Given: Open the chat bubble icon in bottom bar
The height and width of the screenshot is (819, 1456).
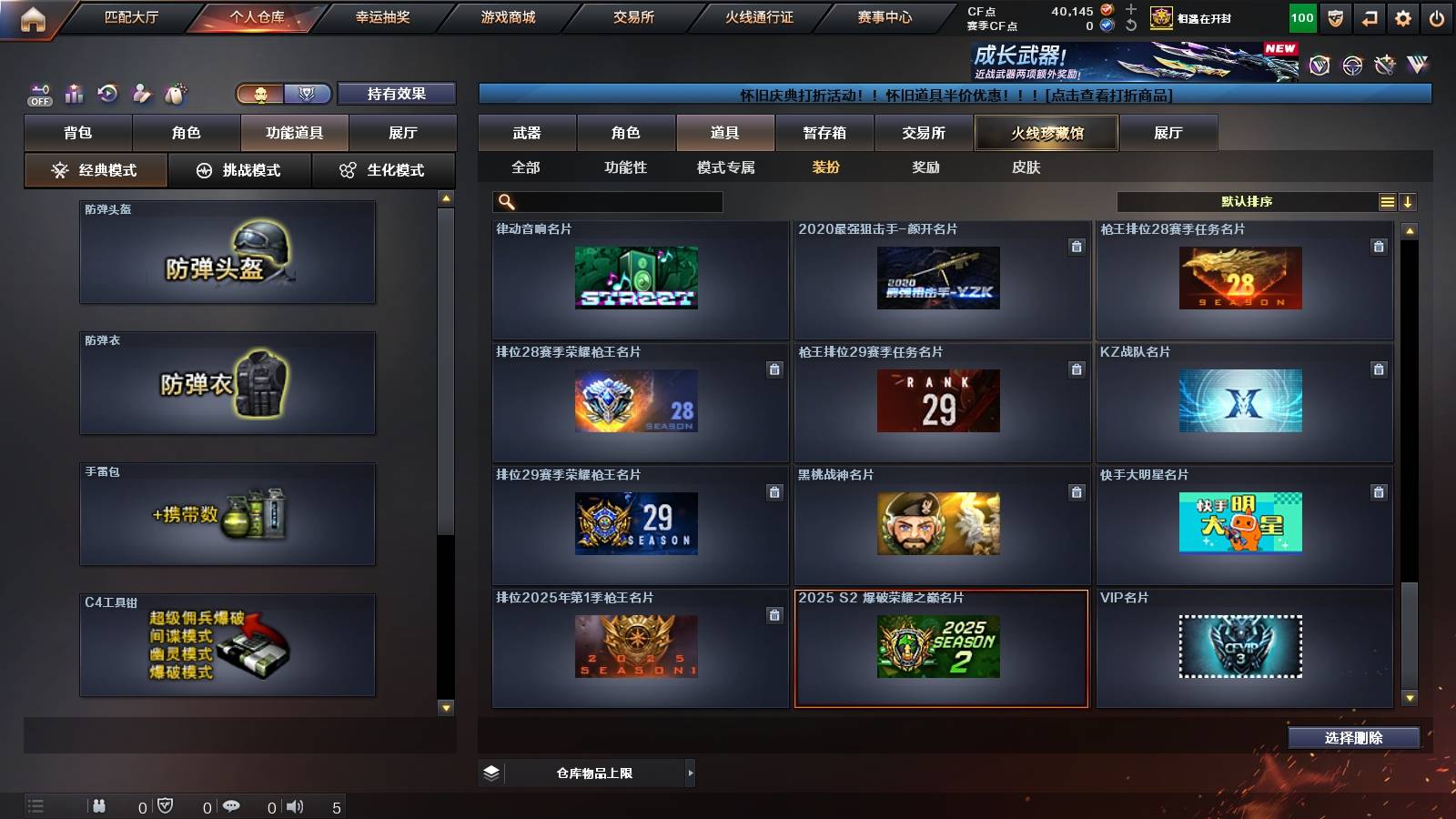Looking at the screenshot, I should pyautogui.click(x=233, y=805).
